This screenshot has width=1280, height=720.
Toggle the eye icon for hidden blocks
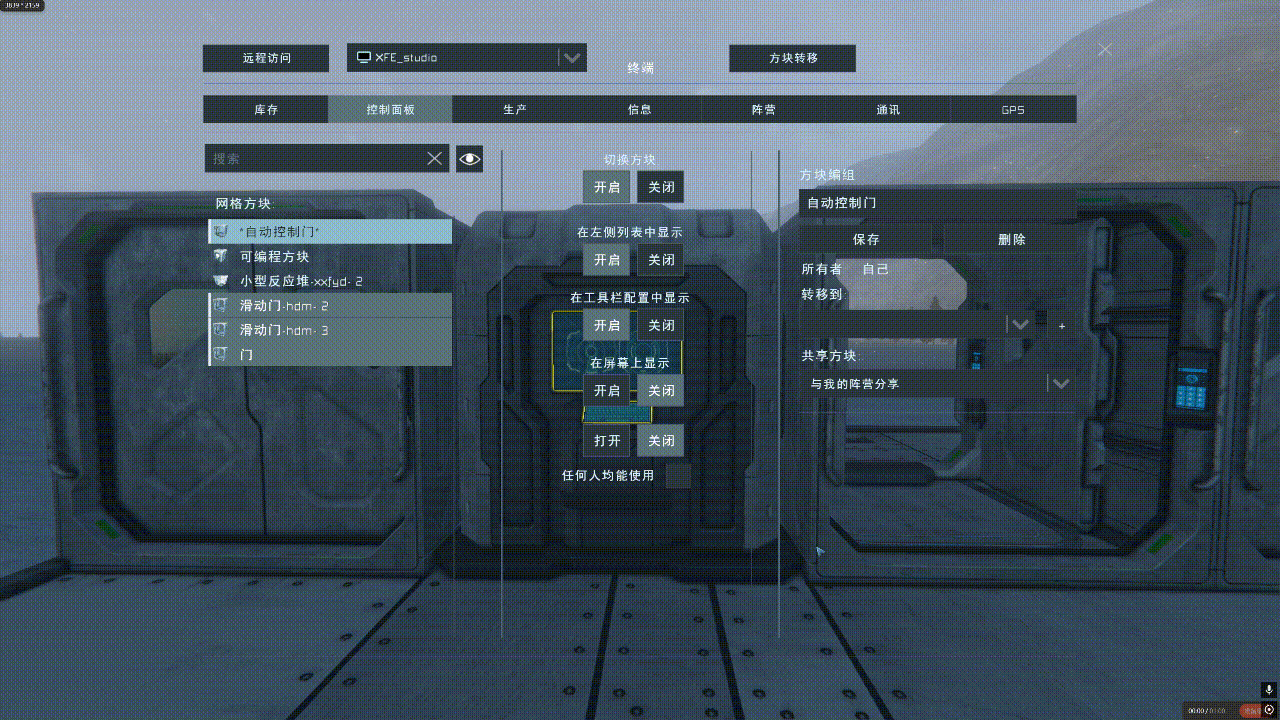pyautogui.click(x=469, y=158)
